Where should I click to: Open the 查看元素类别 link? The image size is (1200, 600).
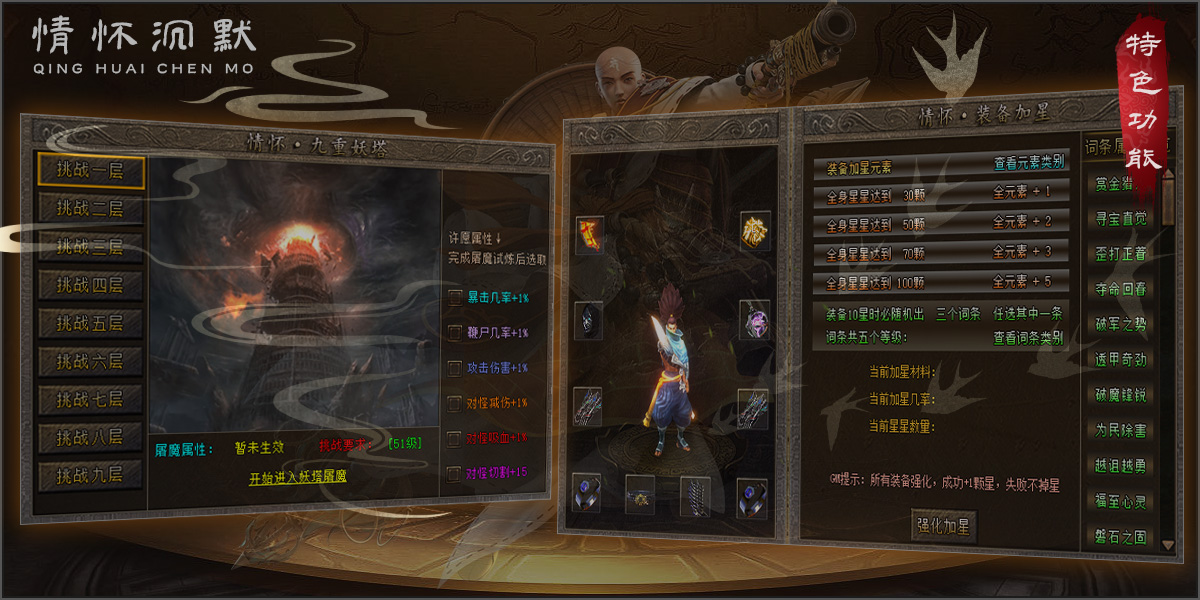pos(1028,162)
